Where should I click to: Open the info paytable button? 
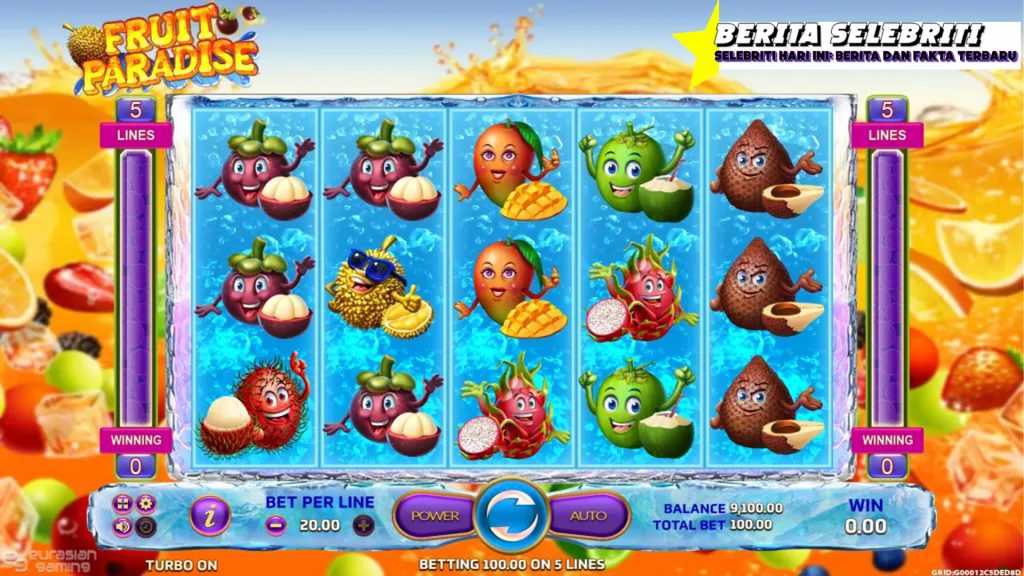[210, 516]
